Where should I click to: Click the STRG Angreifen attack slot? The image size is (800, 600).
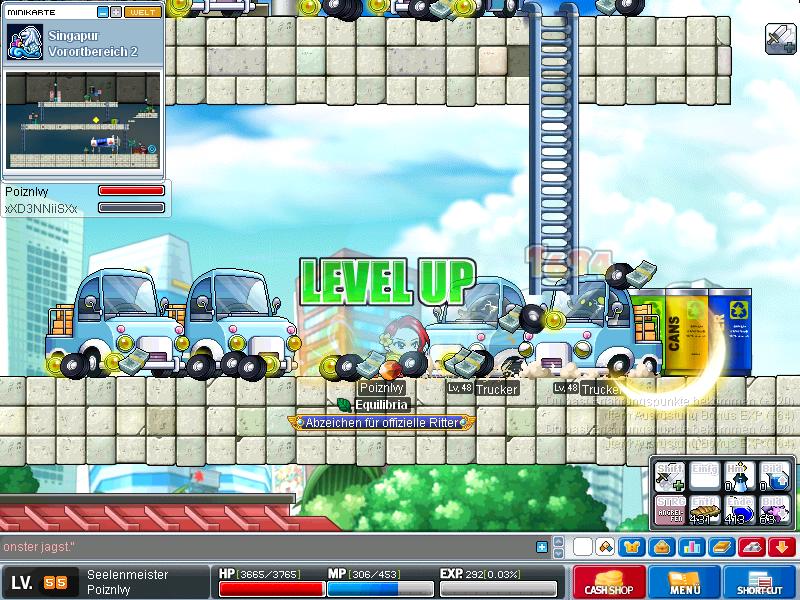click(669, 510)
